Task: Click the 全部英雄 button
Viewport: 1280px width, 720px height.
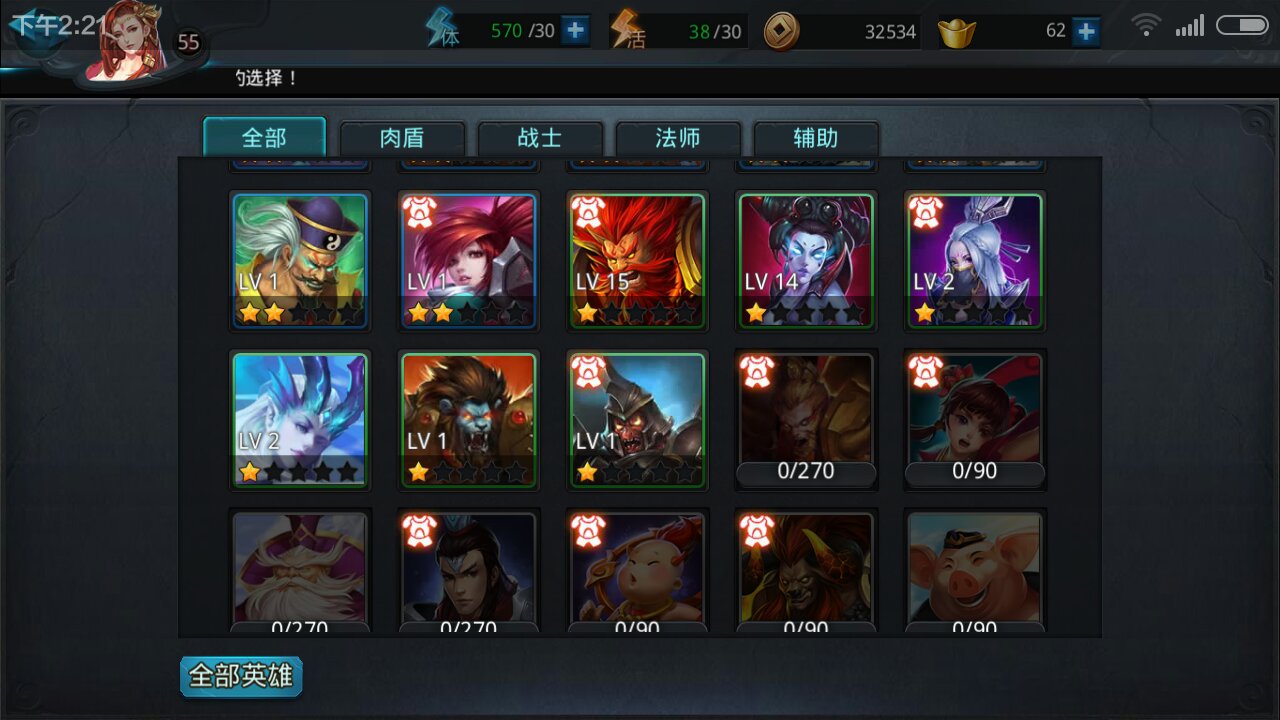Action: pos(241,677)
